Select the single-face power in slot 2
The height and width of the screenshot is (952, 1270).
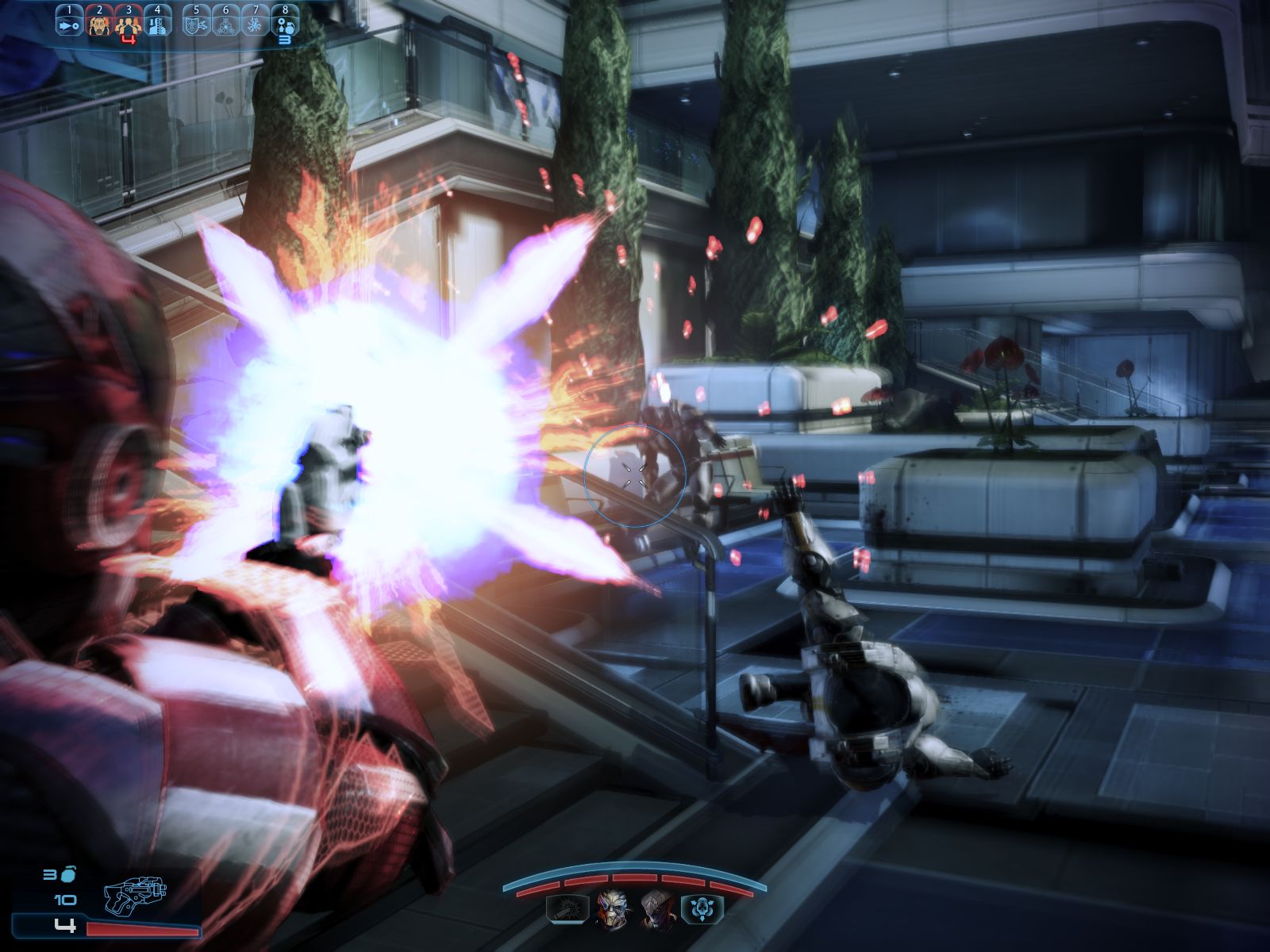click(x=98, y=26)
